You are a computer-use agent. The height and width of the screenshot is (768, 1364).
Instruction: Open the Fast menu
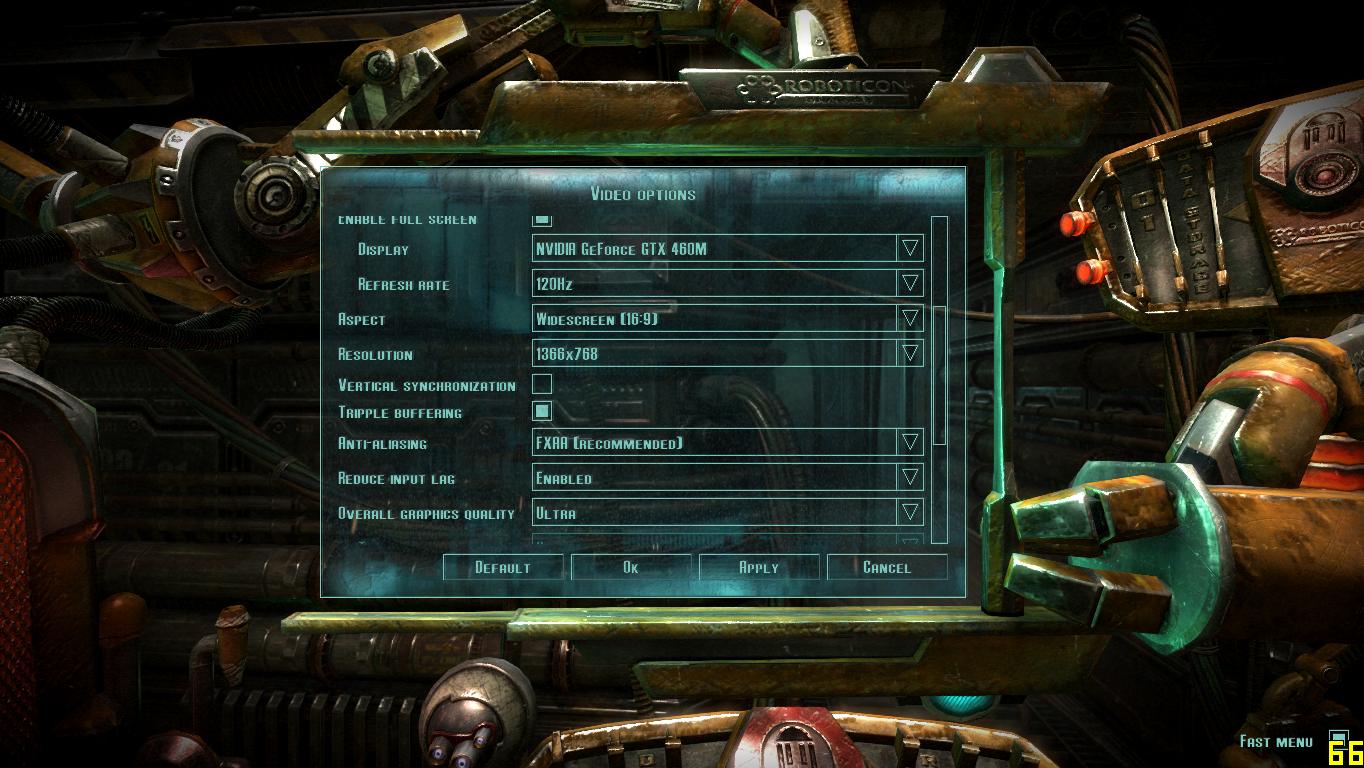1276,741
